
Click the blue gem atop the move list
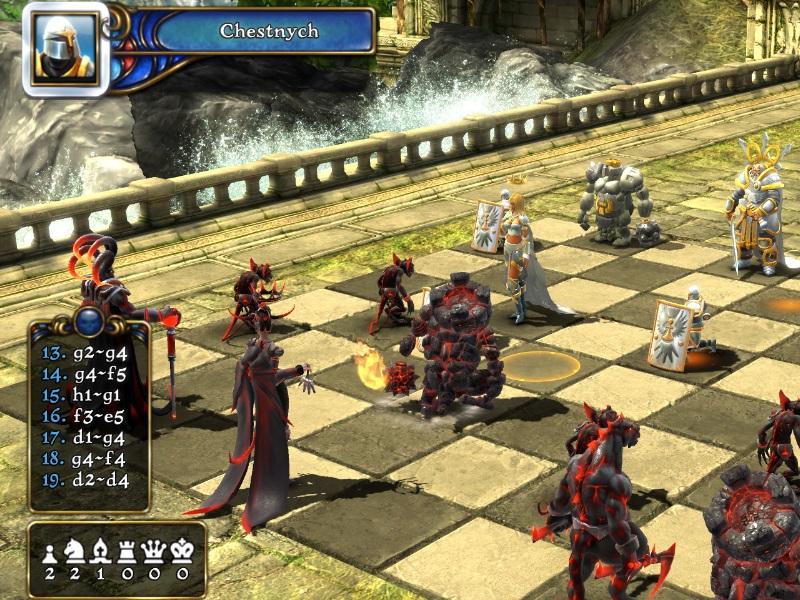pos(89,321)
